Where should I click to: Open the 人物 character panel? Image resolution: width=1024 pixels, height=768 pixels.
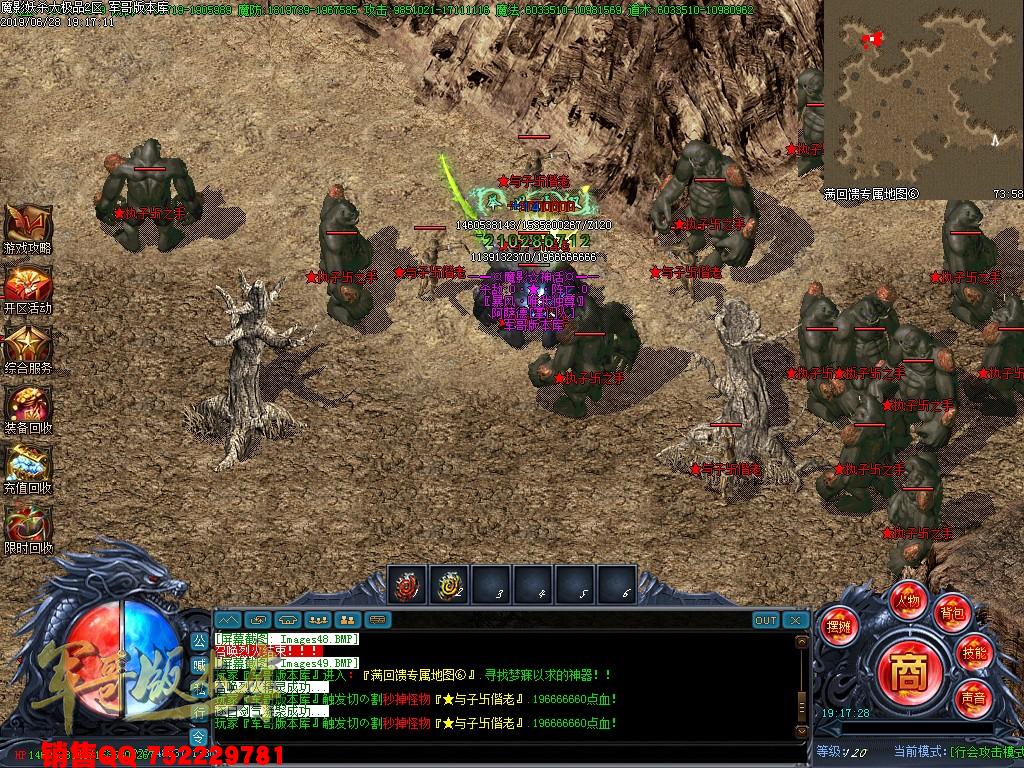click(x=908, y=602)
